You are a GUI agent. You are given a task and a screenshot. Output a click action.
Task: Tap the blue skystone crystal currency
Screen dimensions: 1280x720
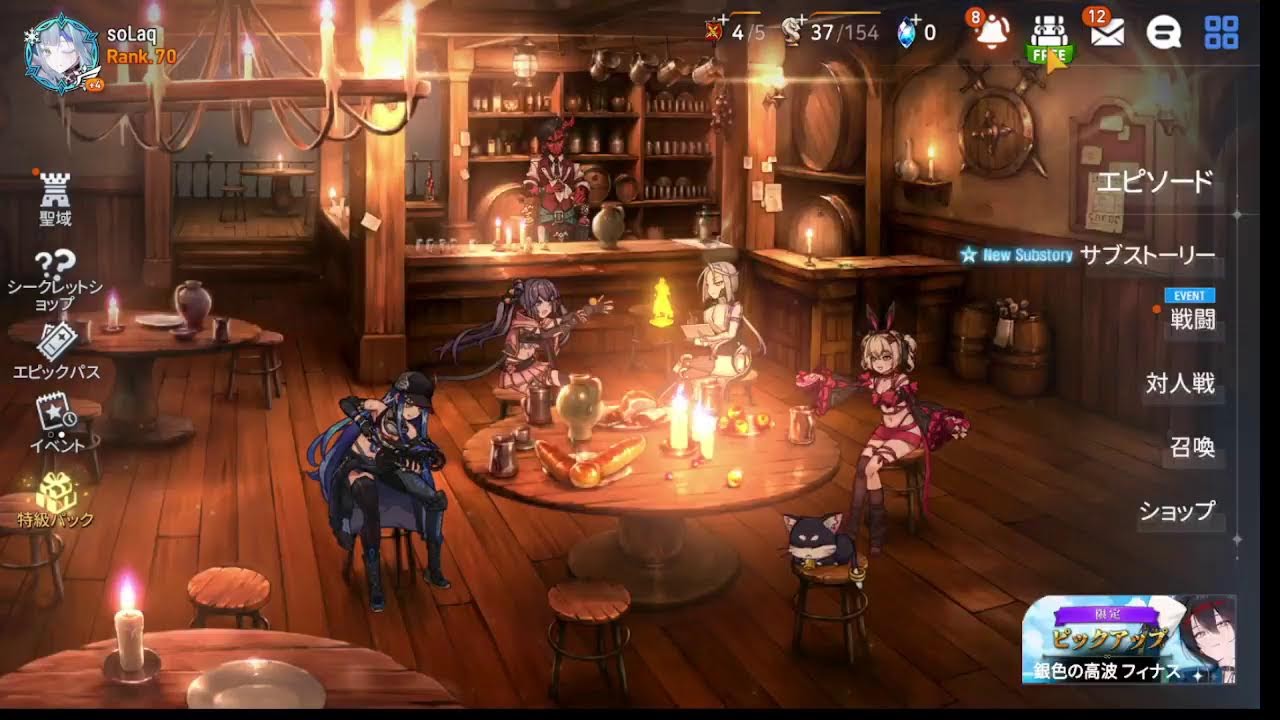click(907, 32)
